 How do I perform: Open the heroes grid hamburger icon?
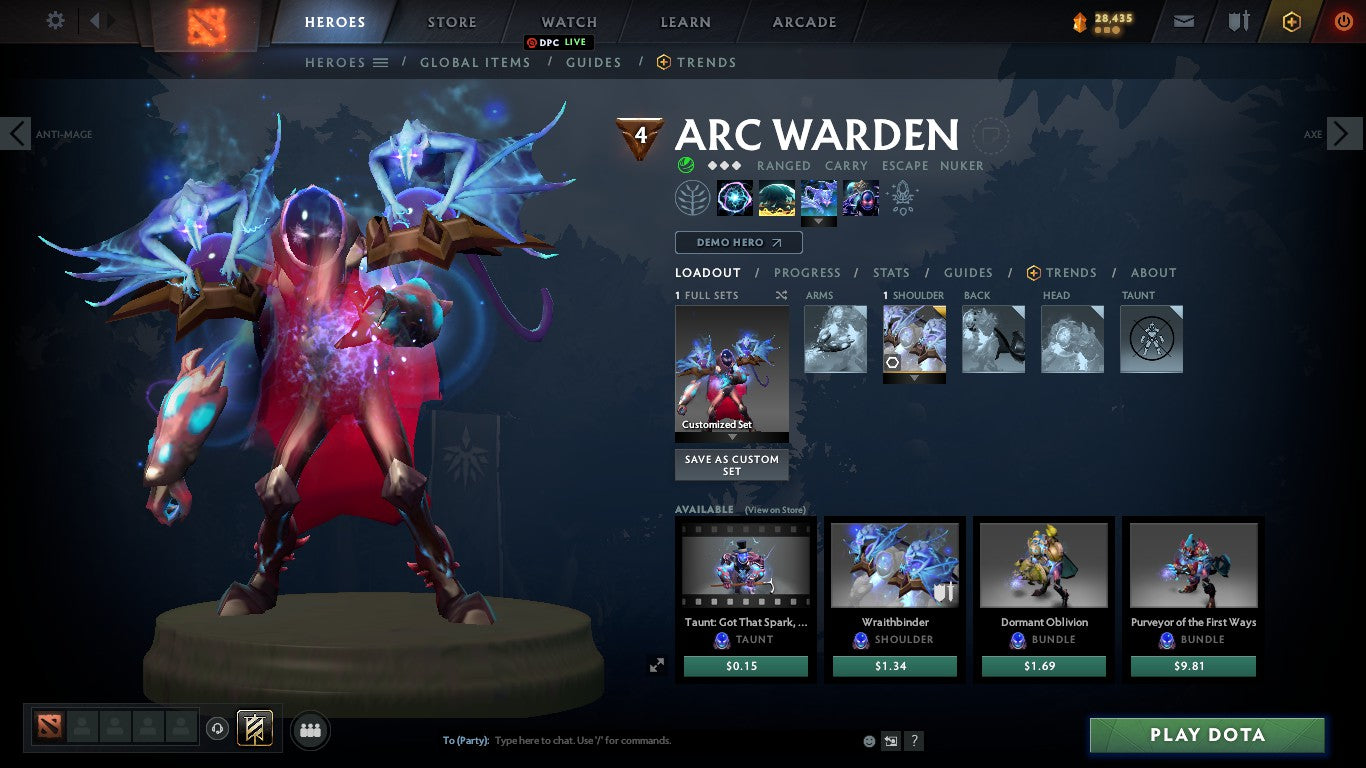coord(381,62)
